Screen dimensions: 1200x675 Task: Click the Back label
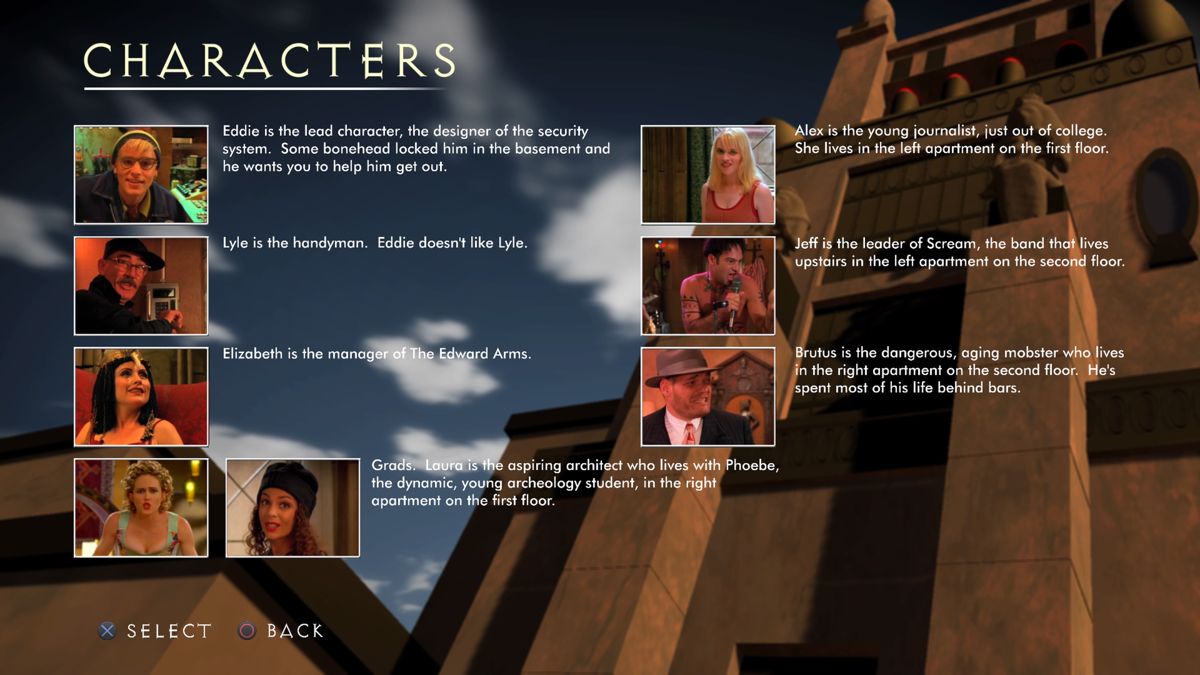295,631
